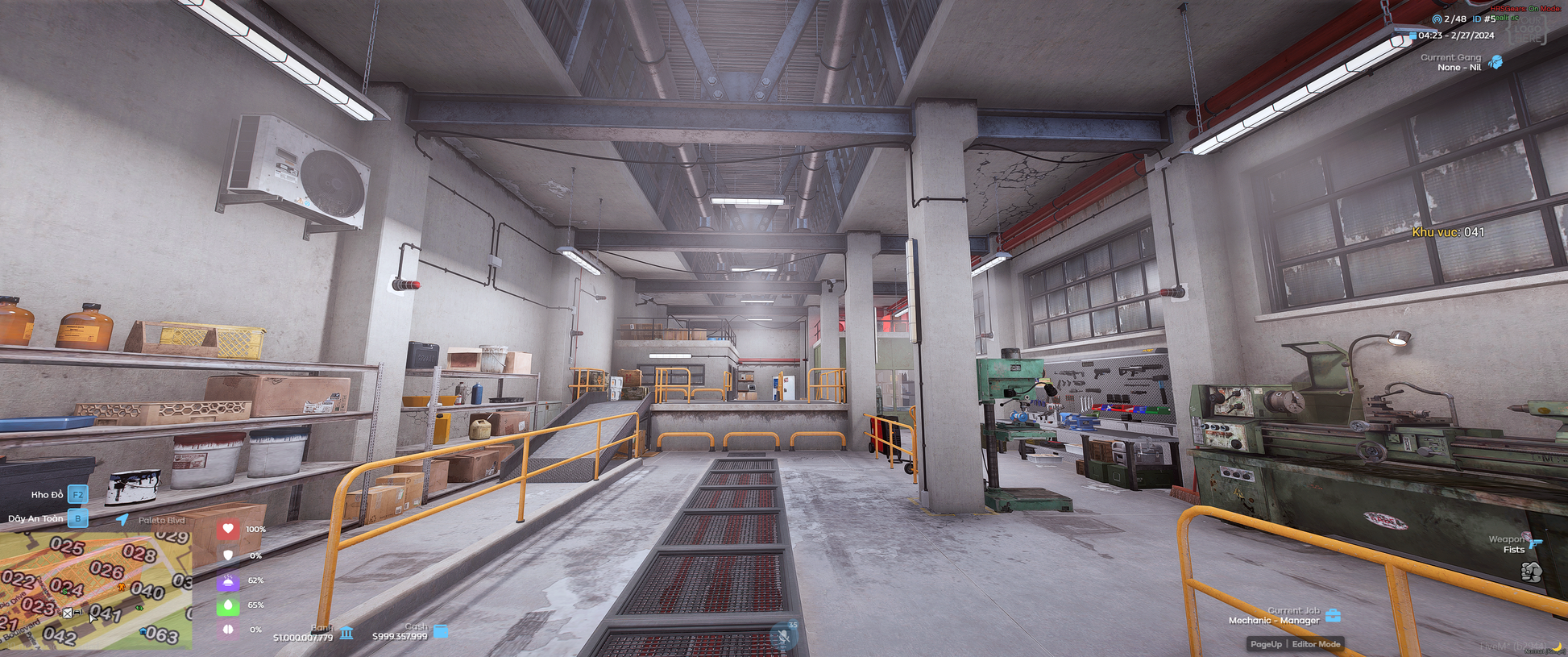Click the muted microphone voice indicator
This screenshot has height=657, width=1568.
pos(783,636)
